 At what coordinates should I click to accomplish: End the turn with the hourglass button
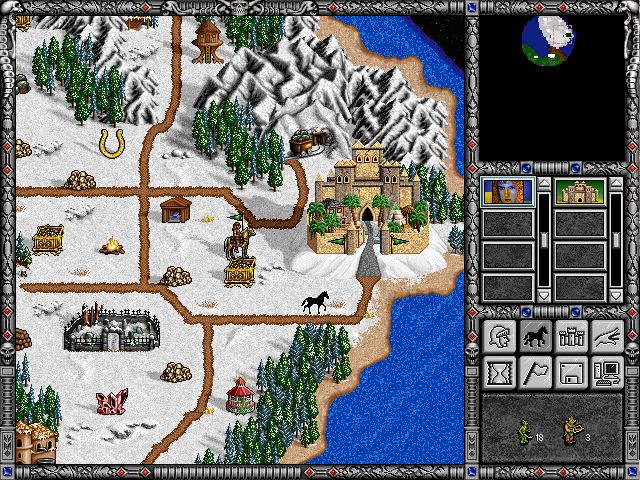point(498,374)
